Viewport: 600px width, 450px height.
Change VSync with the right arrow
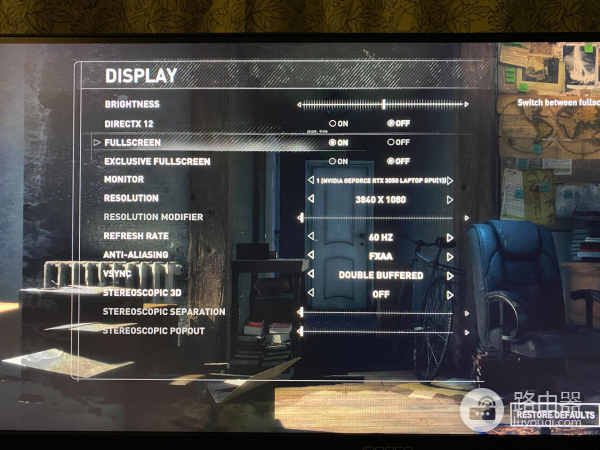pyautogui.click(x=451, y=275)
